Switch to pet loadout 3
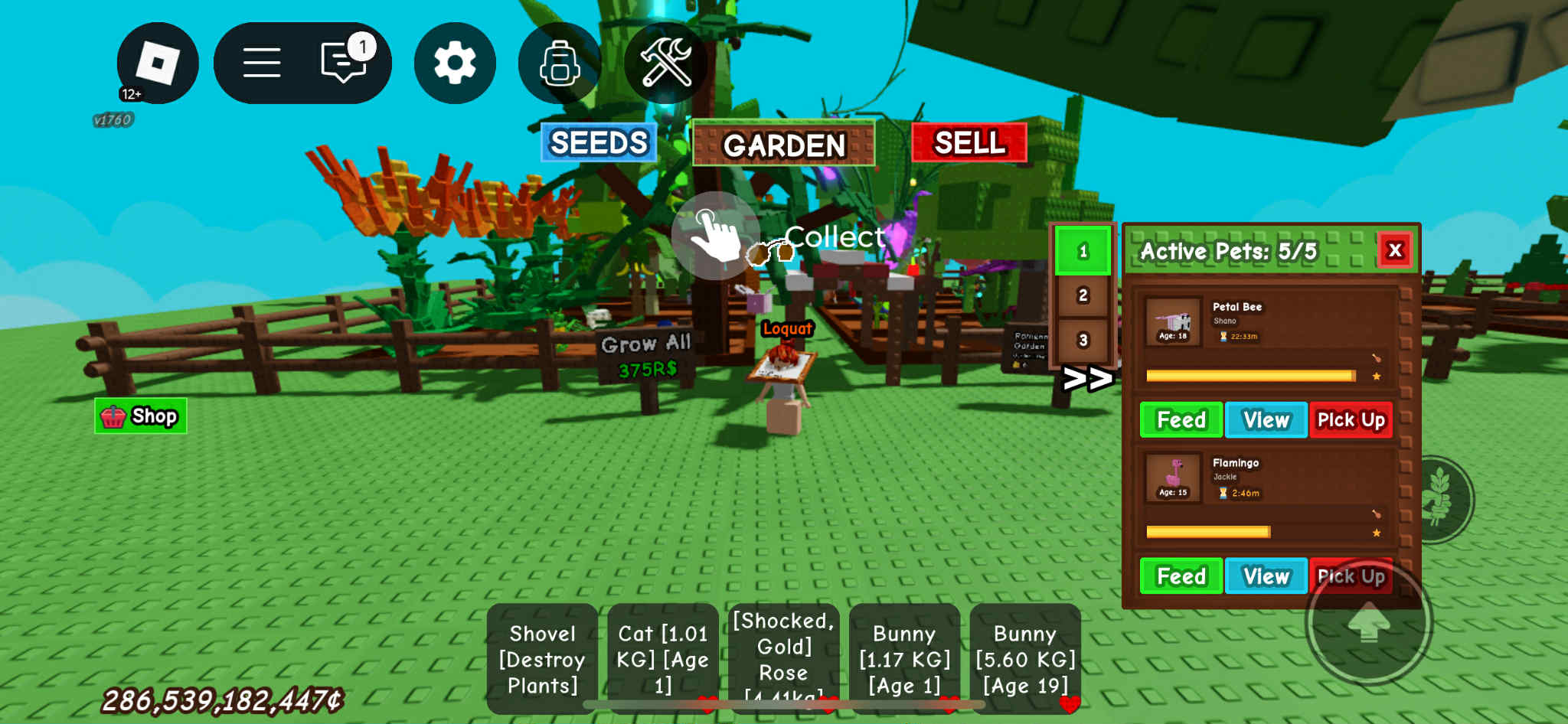1568x724 pixels. [x=1083, y=340]
